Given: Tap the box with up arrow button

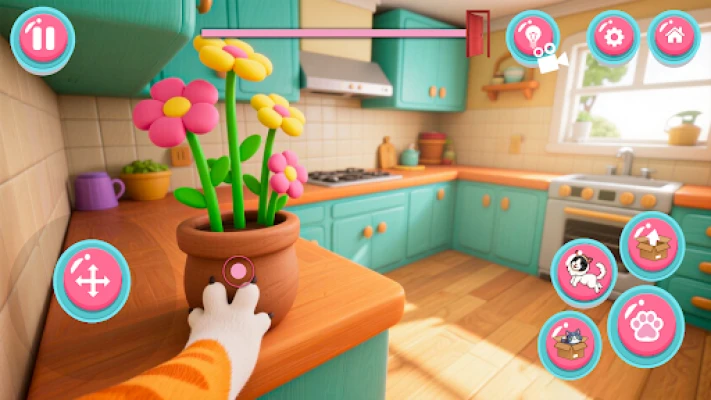Looking at the screenshot, I should coord(652,245).
